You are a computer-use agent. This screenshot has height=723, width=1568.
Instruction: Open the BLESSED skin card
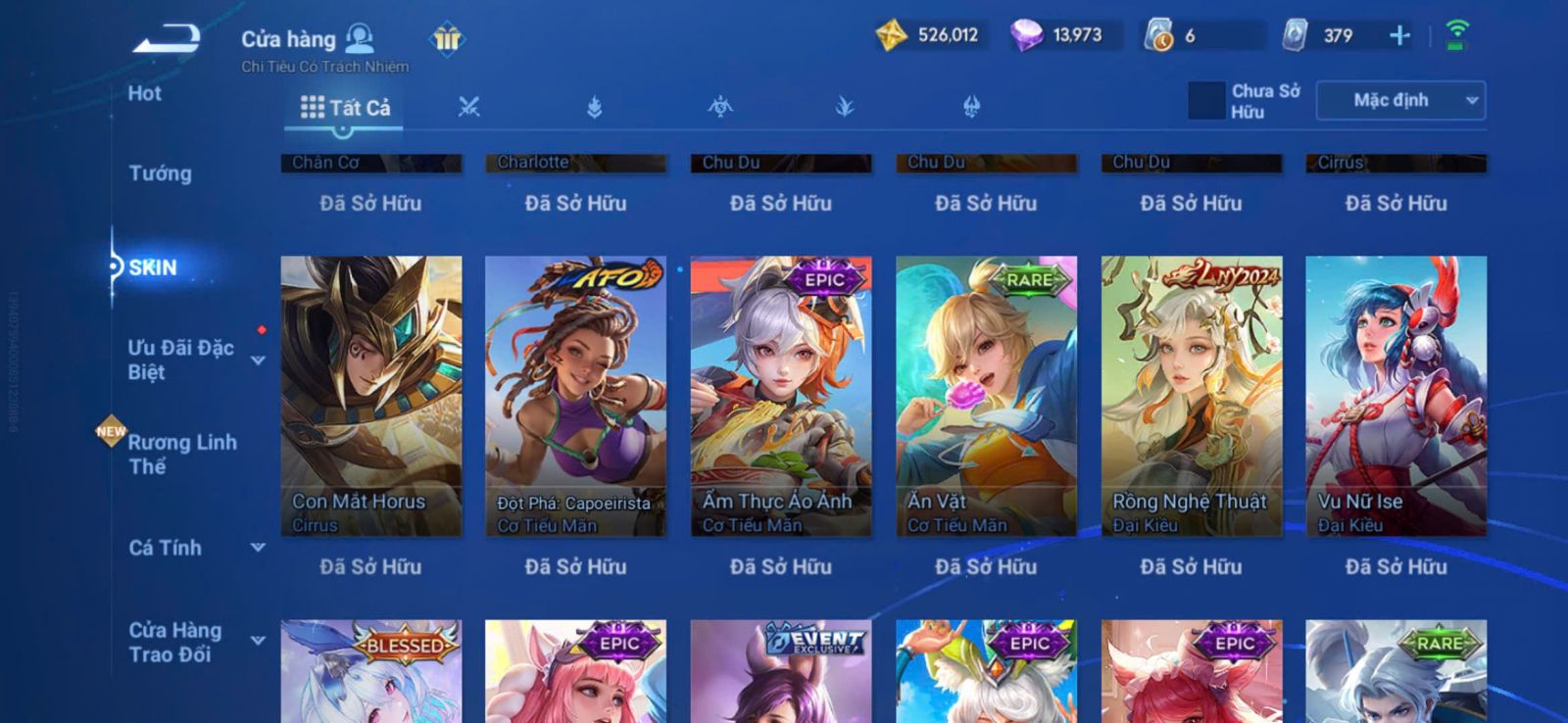370,674
